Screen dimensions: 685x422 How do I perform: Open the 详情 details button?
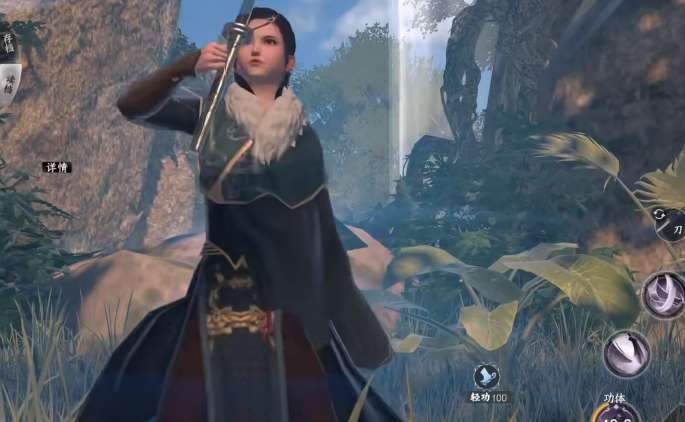click(x=56, y=167)
